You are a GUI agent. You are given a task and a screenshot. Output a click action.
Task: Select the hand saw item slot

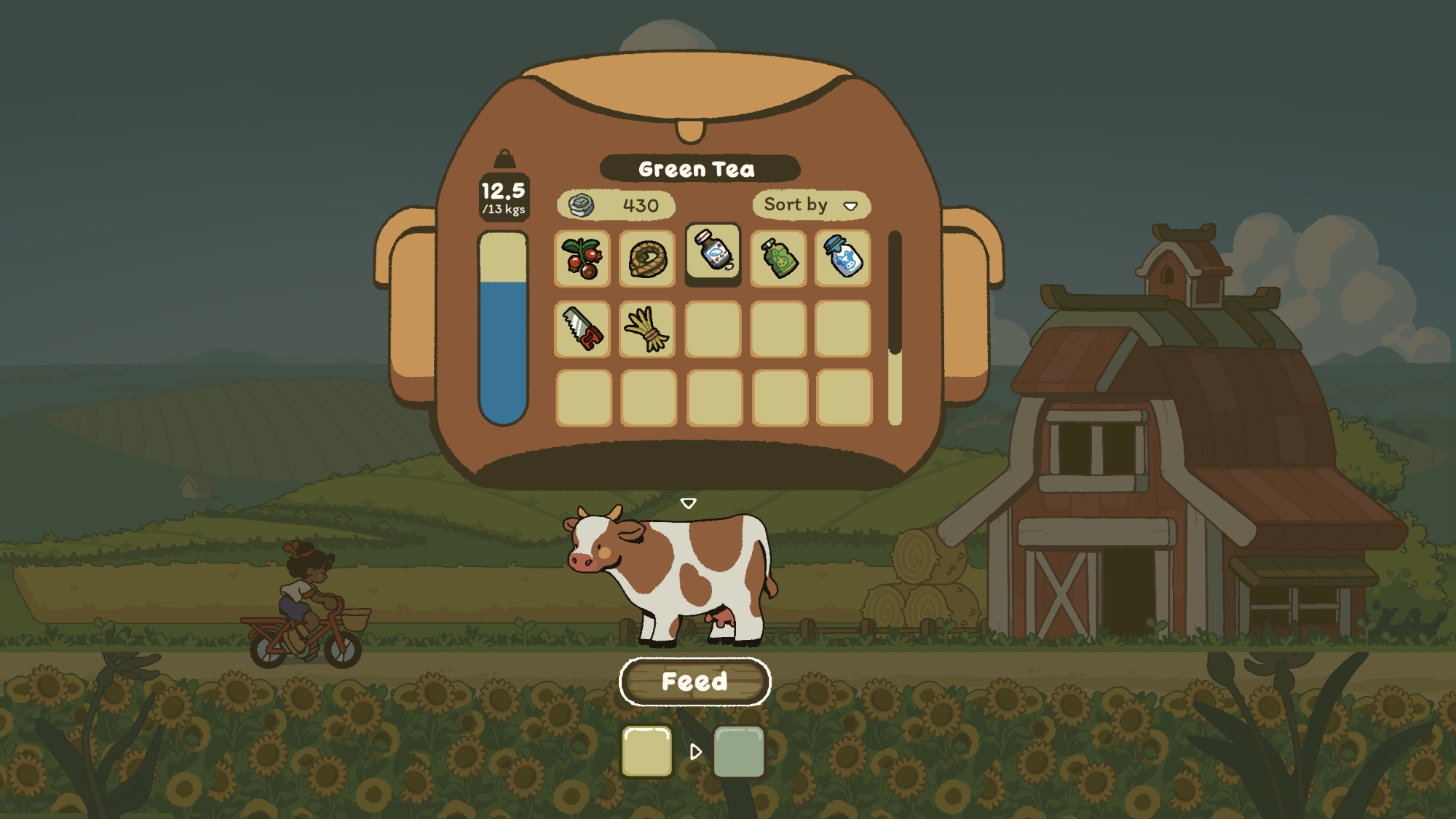pos(582,329)
